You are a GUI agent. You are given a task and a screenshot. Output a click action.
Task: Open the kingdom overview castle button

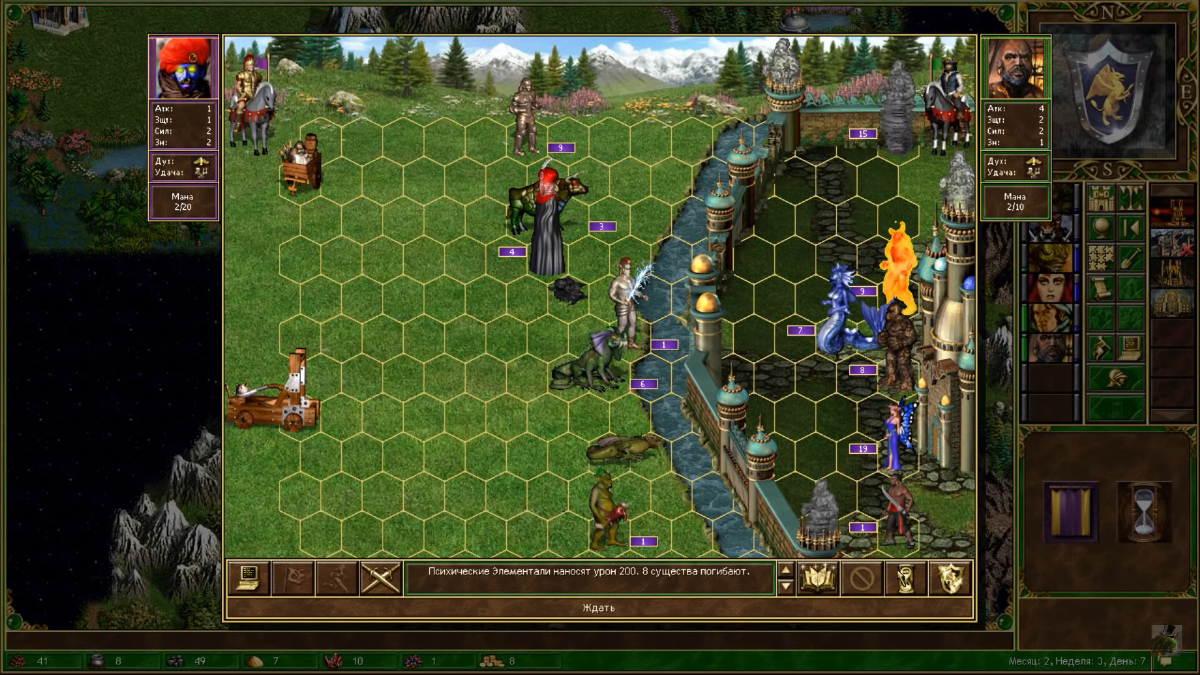coord(1101,196)
